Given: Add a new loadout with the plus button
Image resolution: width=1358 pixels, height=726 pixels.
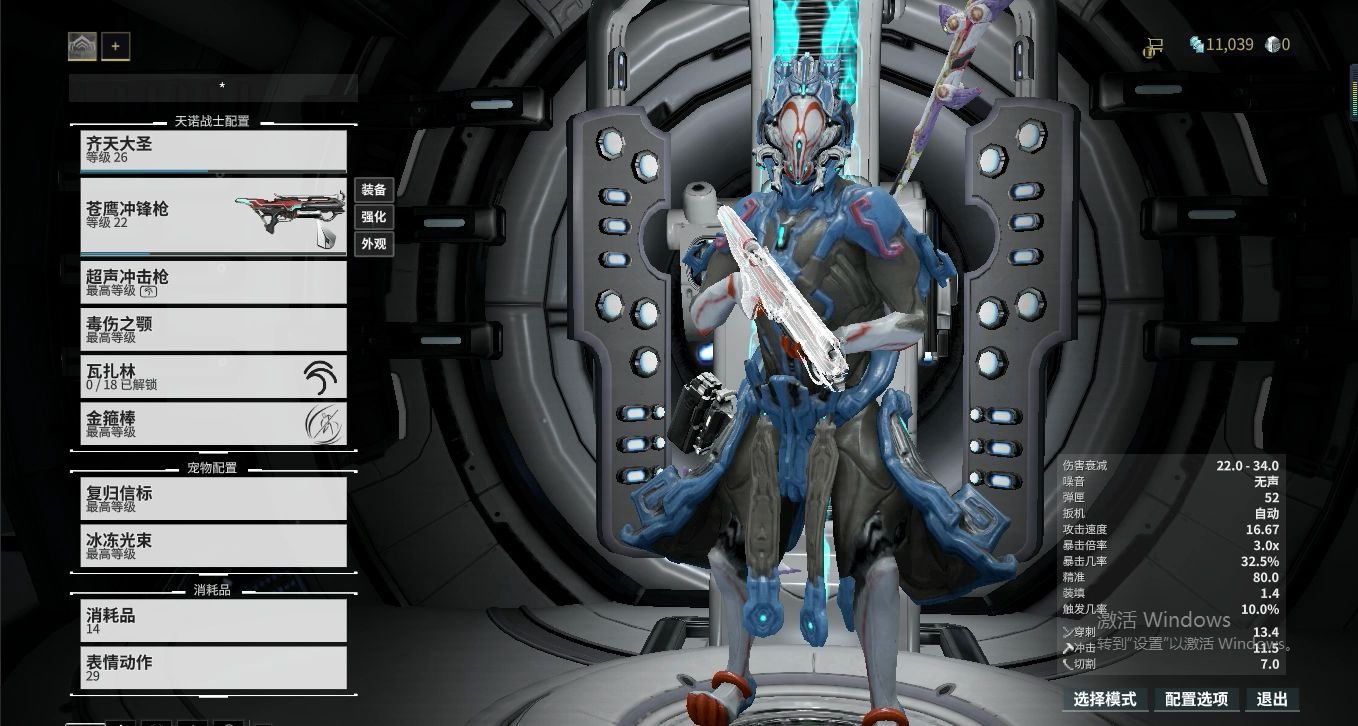Looking at the screenshot, I should [x=116, y=46].
